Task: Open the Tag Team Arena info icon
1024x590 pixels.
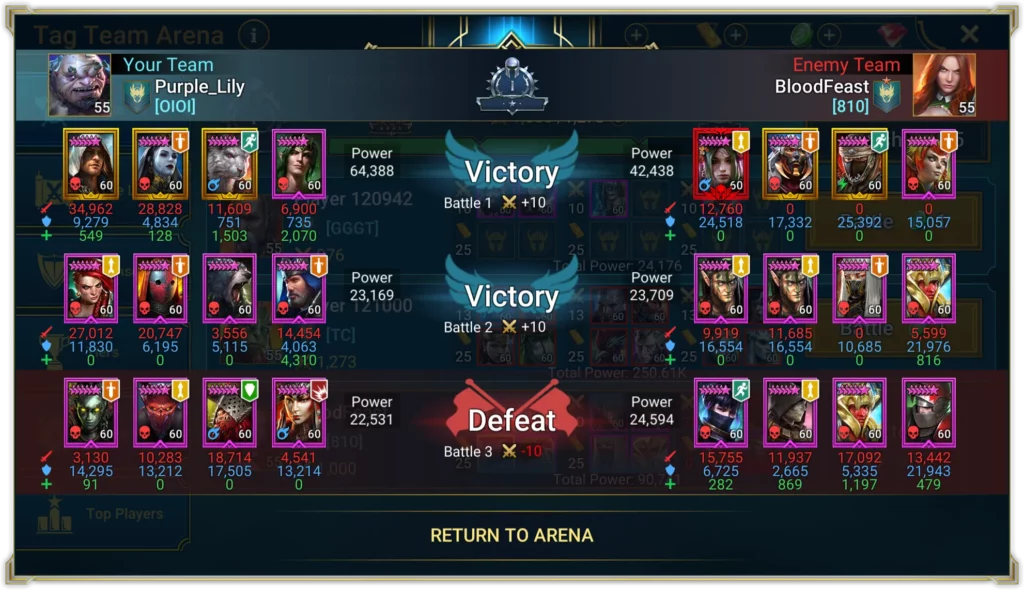Action: pyautogui.click(x=254, y=36)
